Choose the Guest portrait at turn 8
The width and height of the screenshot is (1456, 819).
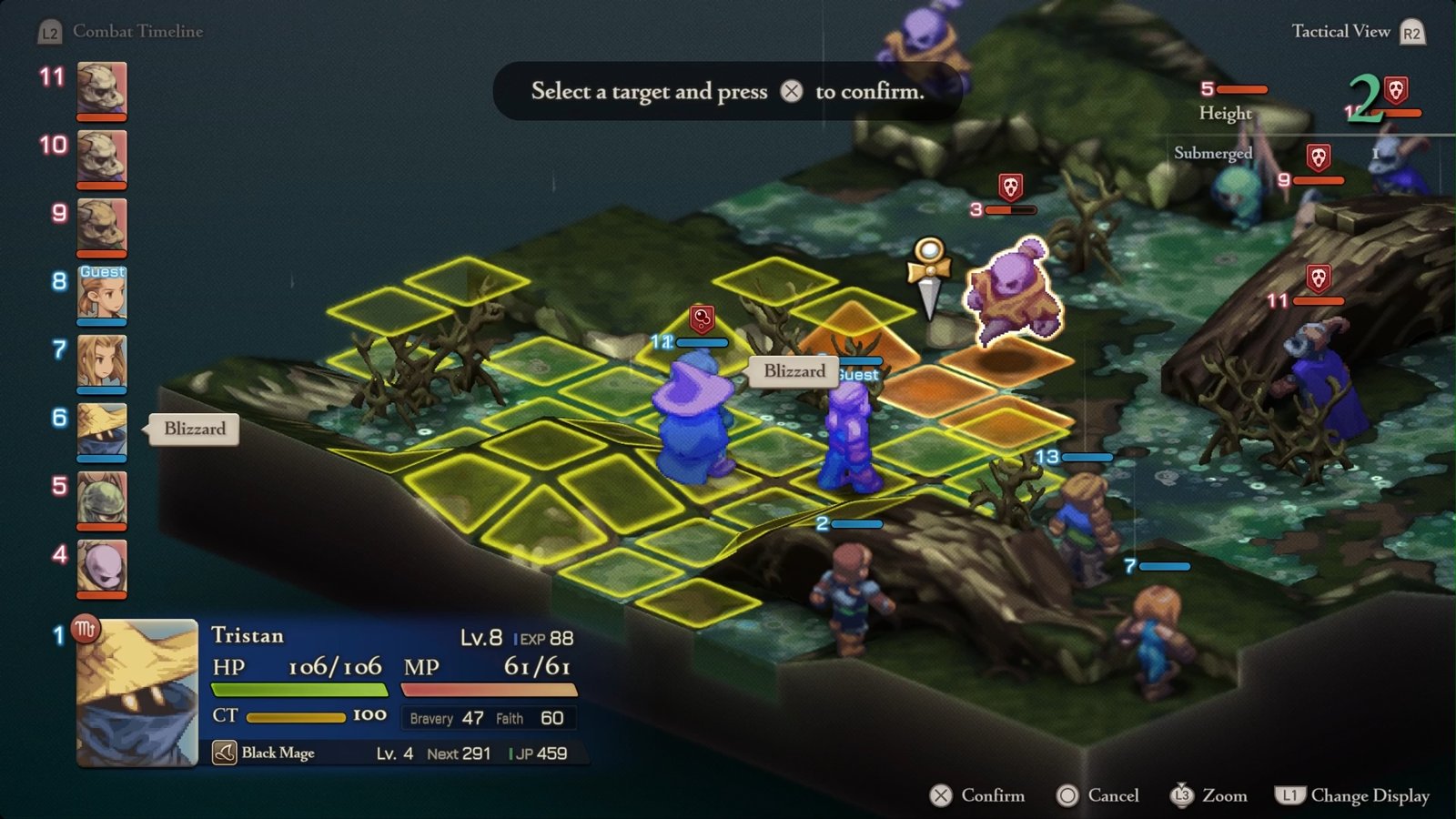(x=101, y=293)
